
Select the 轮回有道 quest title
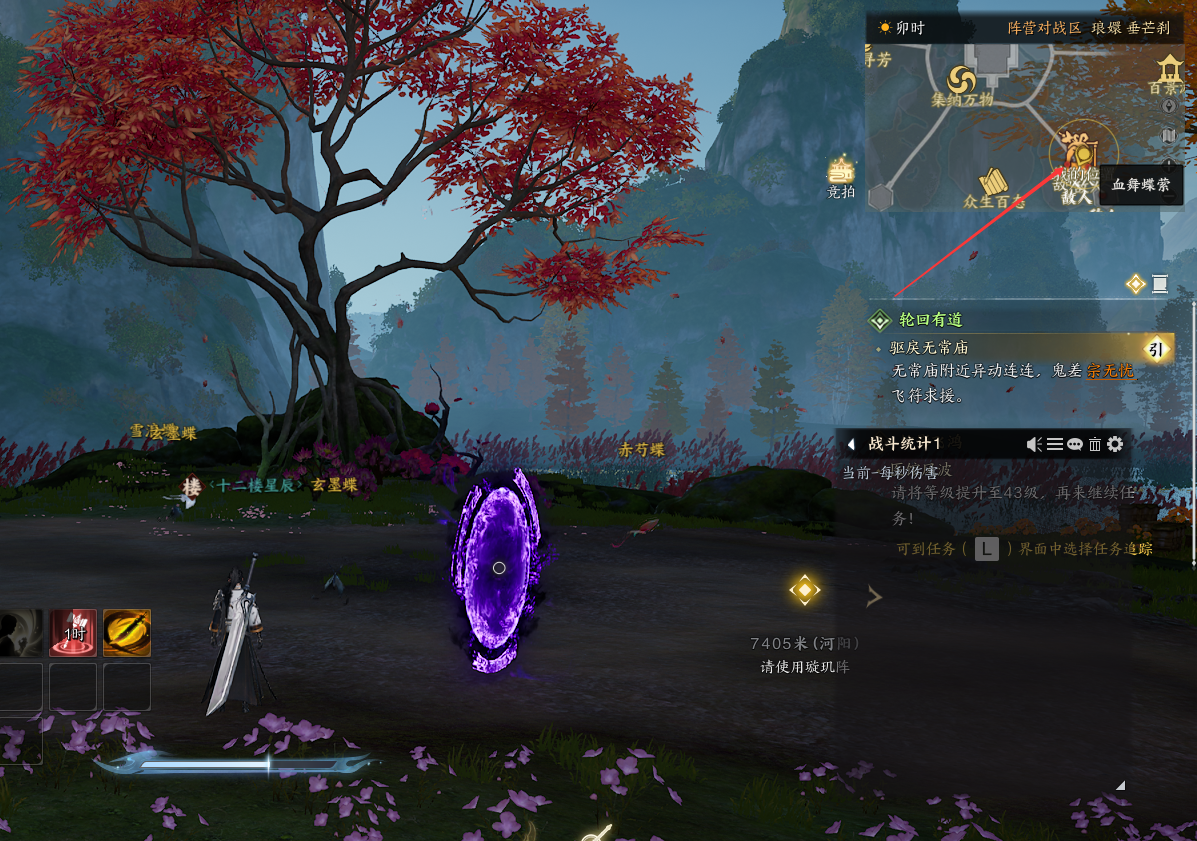point(931,320)
